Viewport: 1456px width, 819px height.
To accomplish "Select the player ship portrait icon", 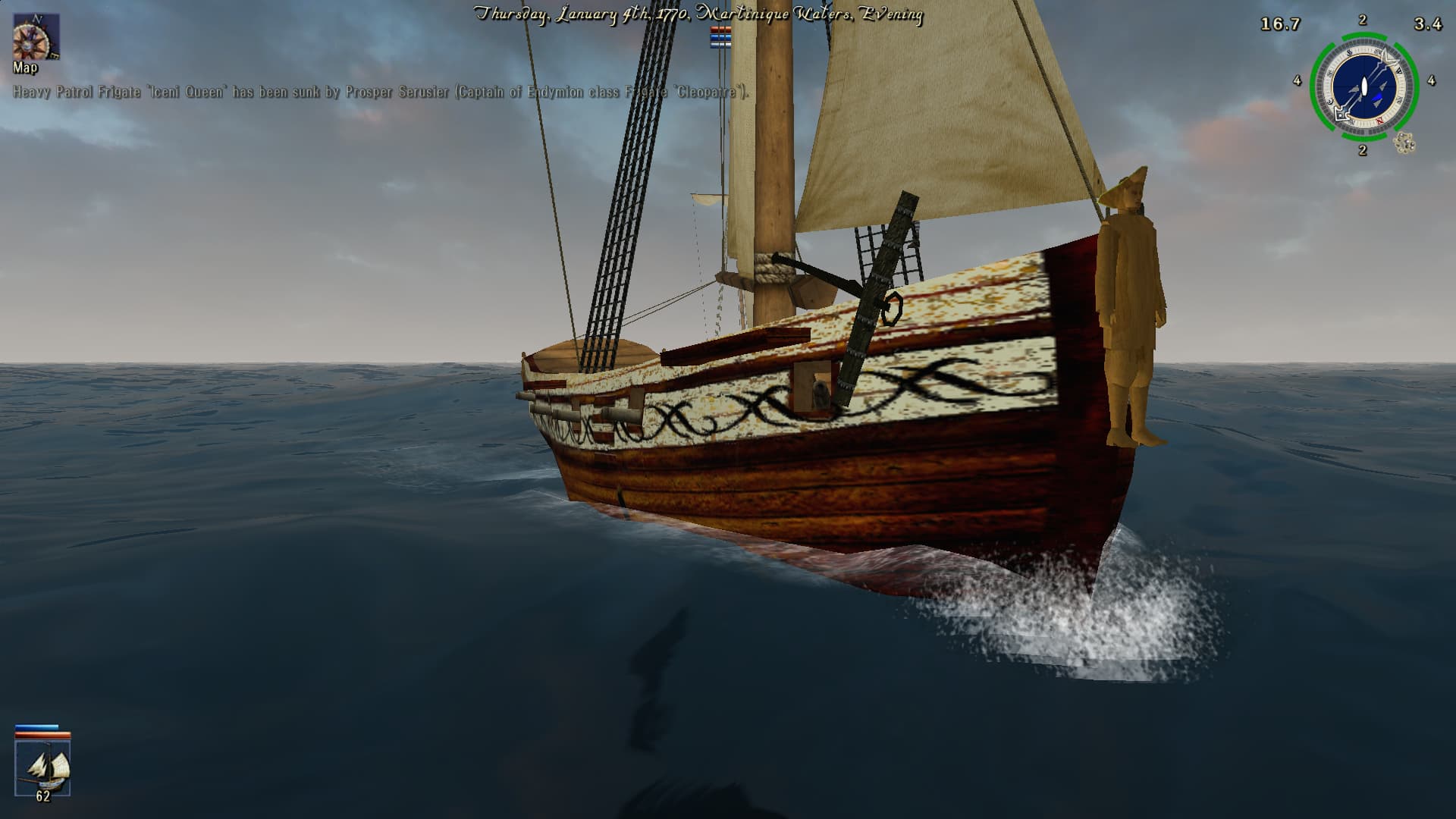I will [43, 767].
